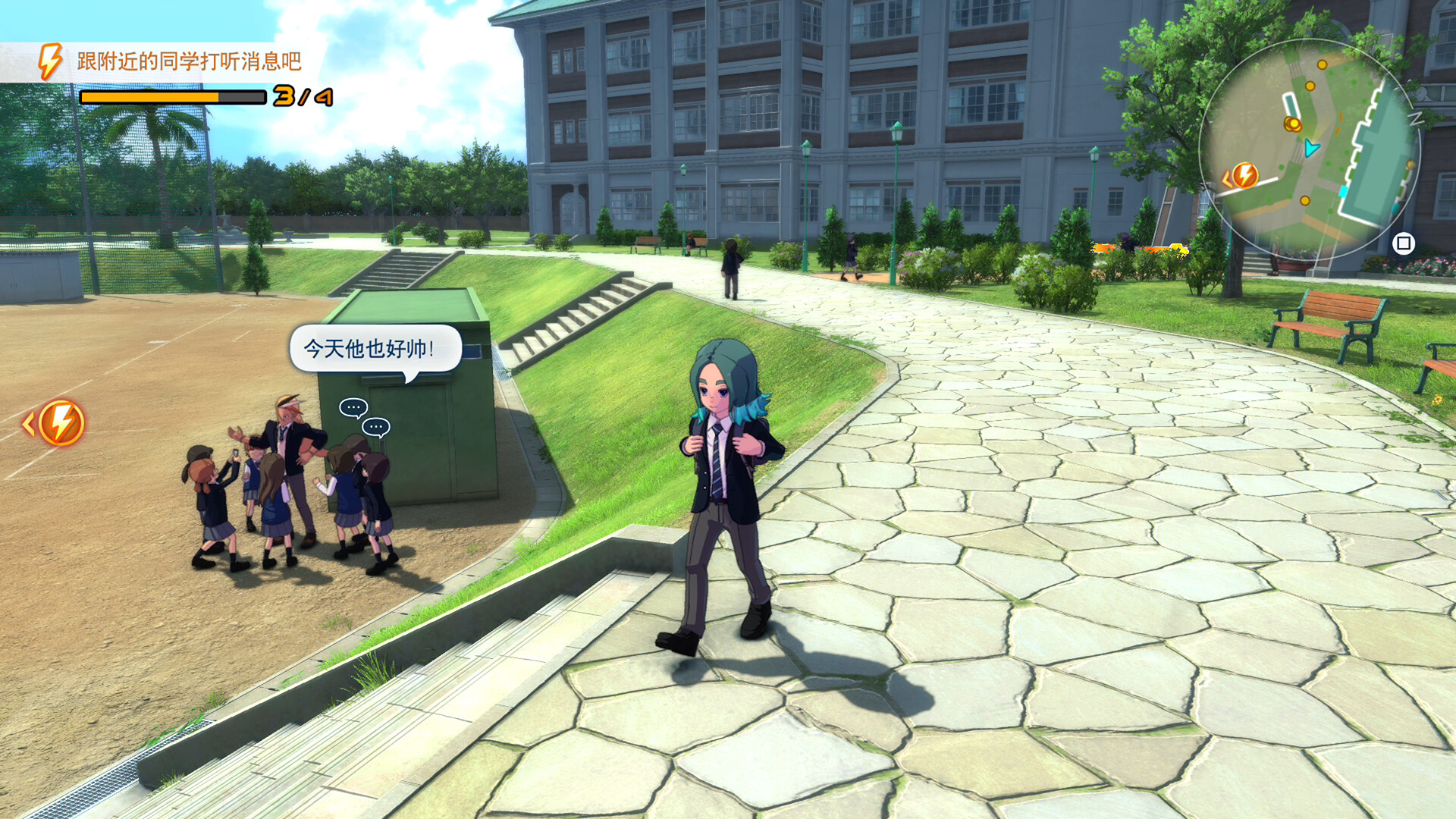
Task: Click the 3/4 progress counter label
Action: [302, 96]
